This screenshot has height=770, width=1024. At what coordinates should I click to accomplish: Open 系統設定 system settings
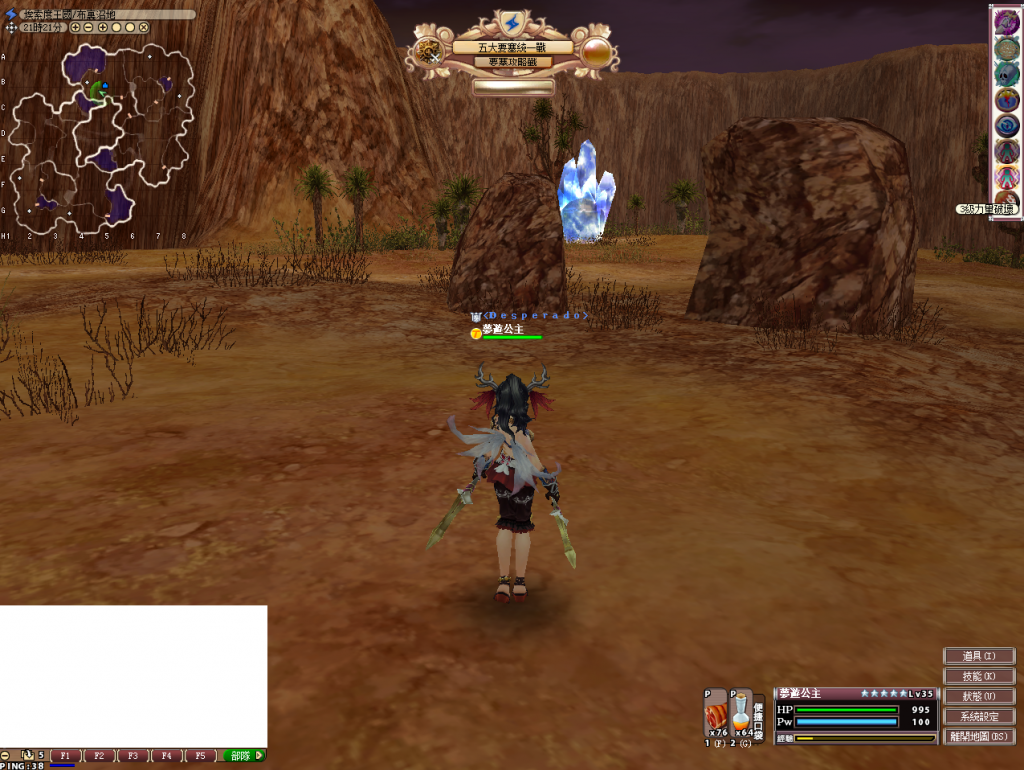(x=980, y=716)
